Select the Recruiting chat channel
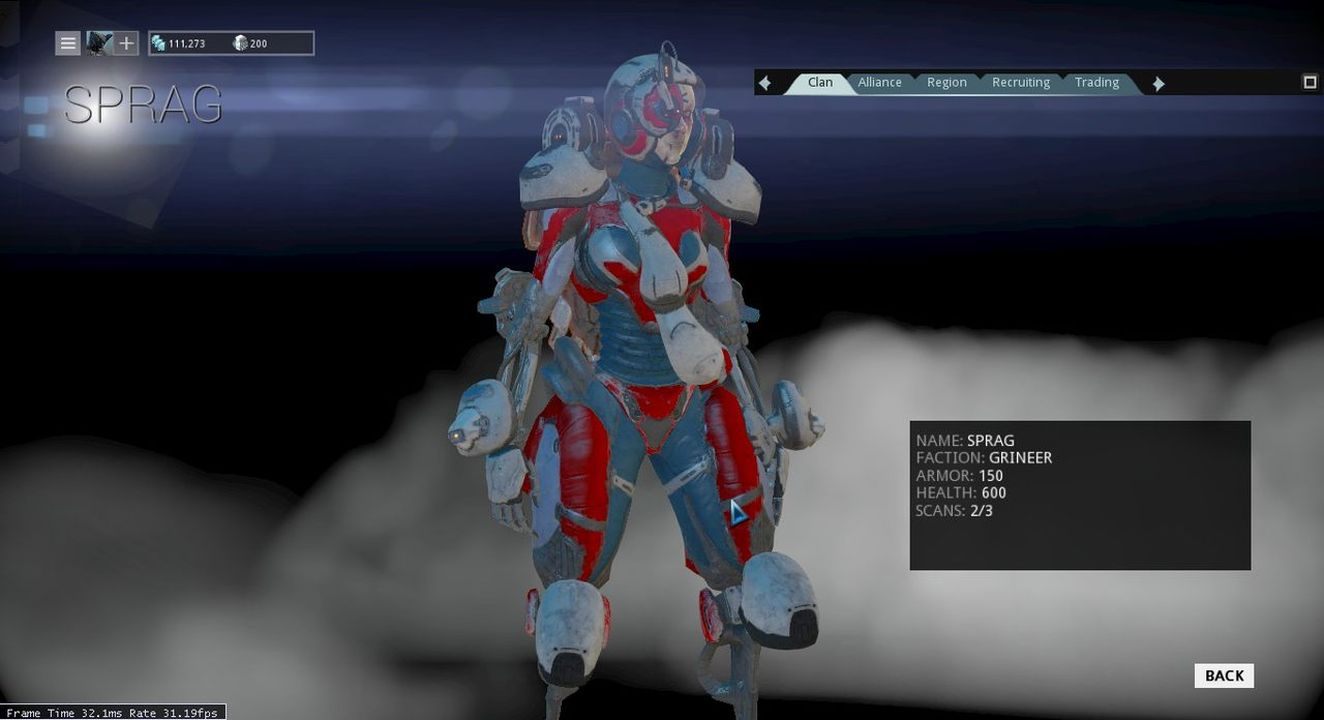The image size is (1324, 720). click(x=1020, y=82)
